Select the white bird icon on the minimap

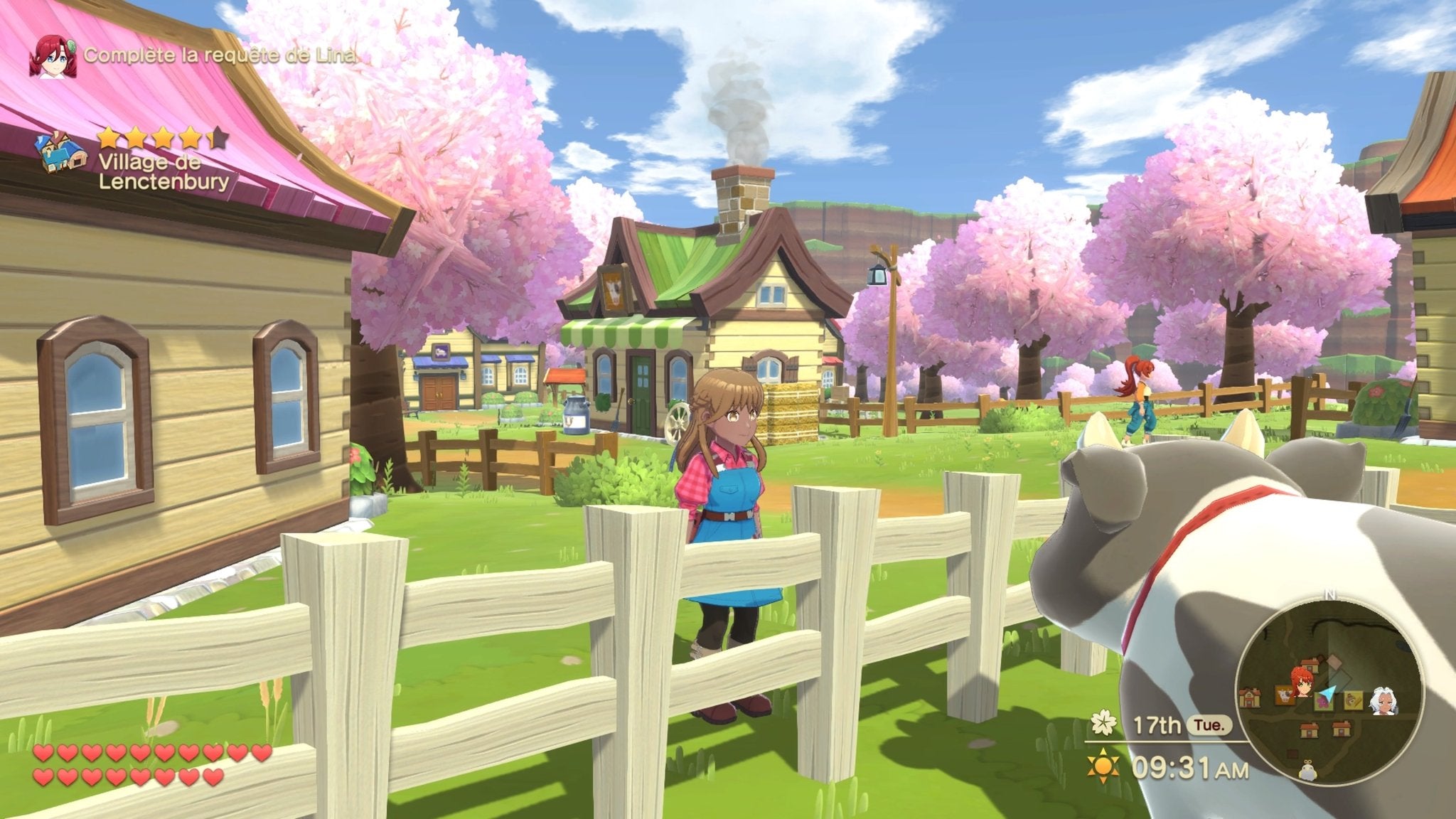[x=1308, y=771]
